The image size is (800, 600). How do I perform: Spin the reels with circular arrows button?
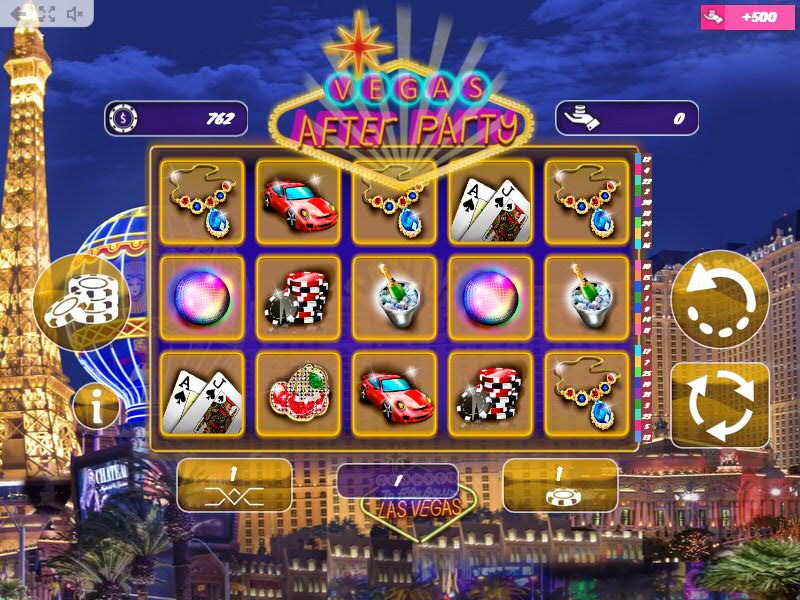(x=720, y=405)
